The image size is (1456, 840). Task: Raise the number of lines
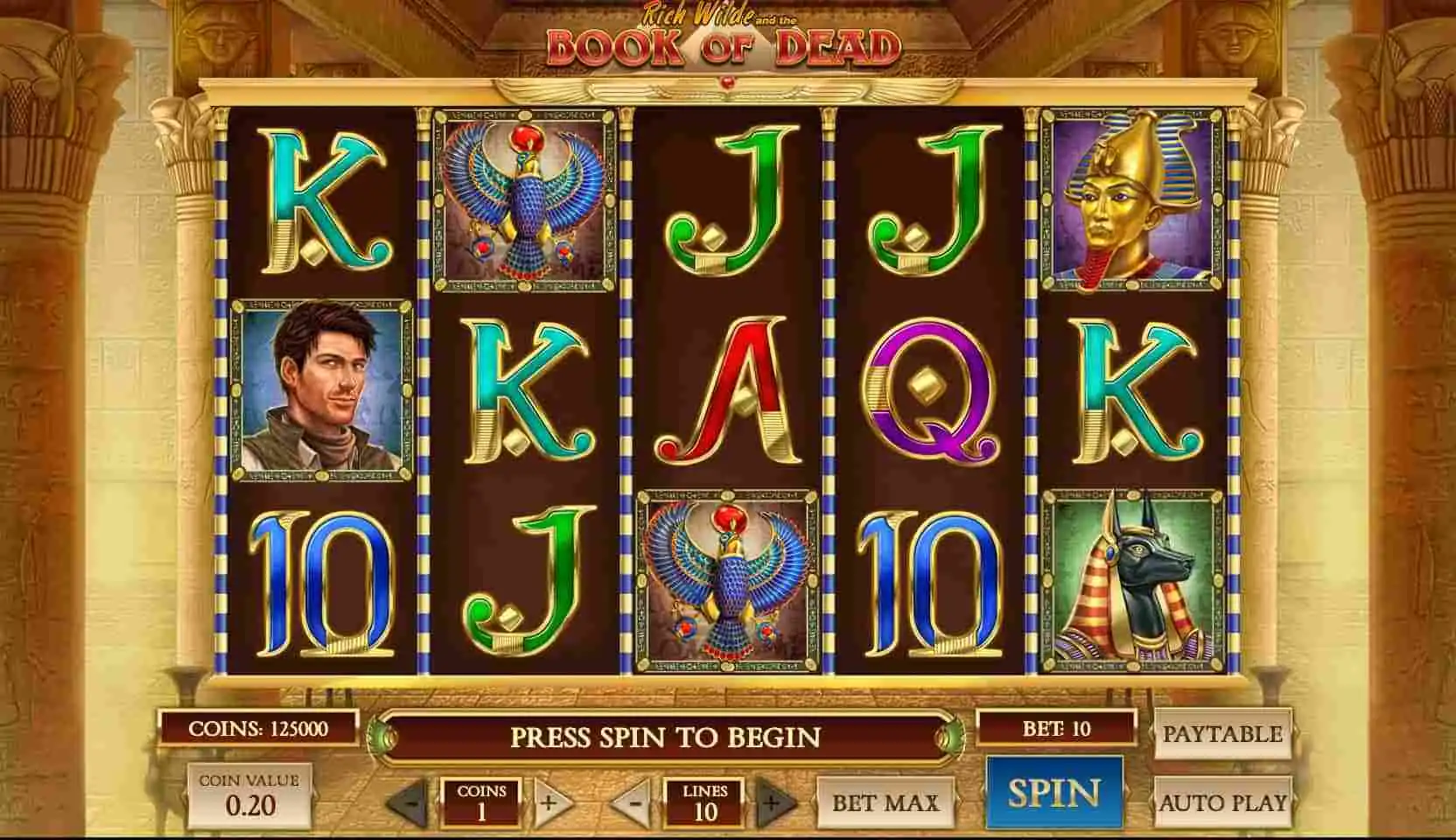(x=773, y=801)
